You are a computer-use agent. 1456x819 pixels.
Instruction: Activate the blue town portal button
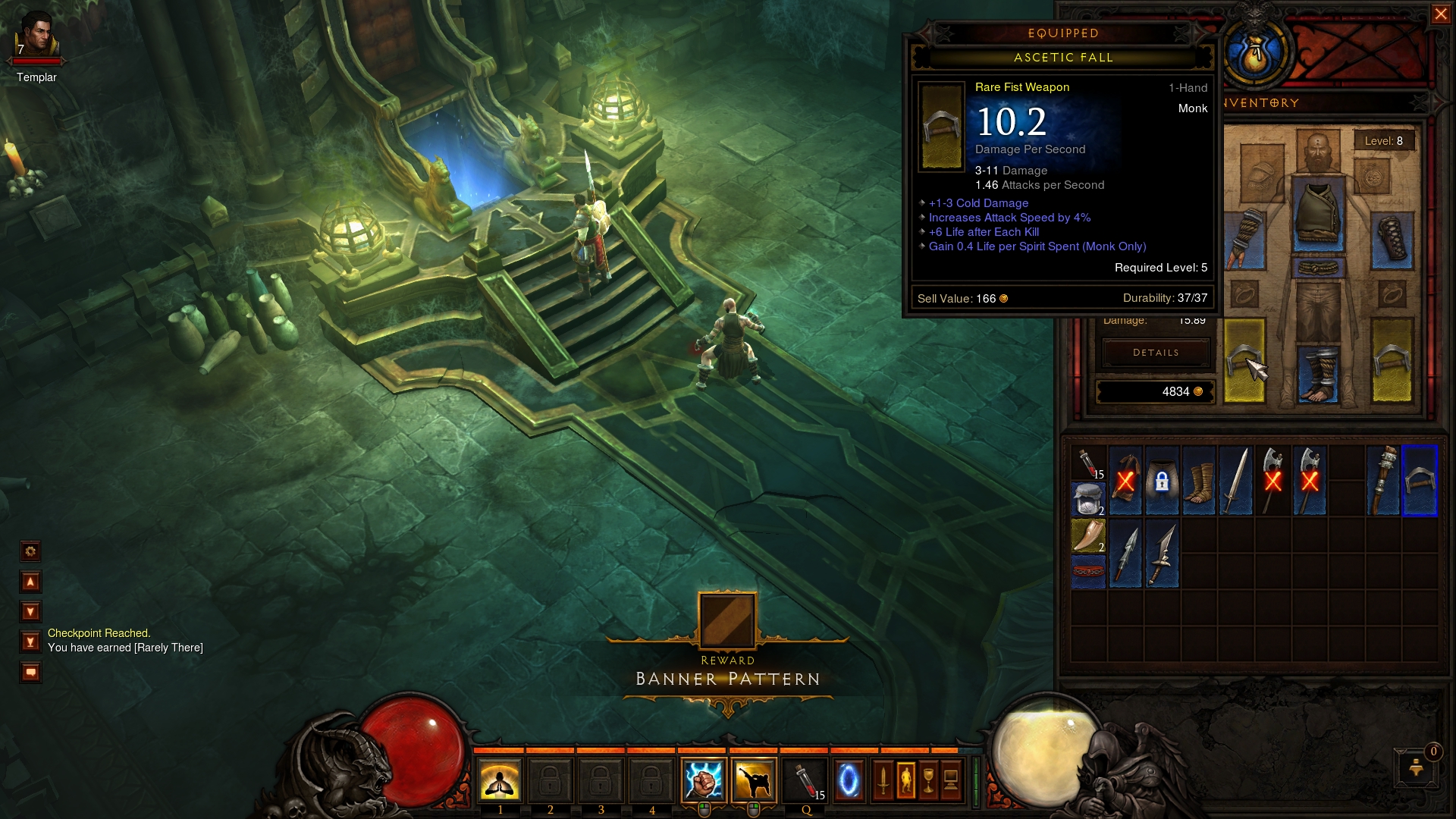tap(849, 780)
